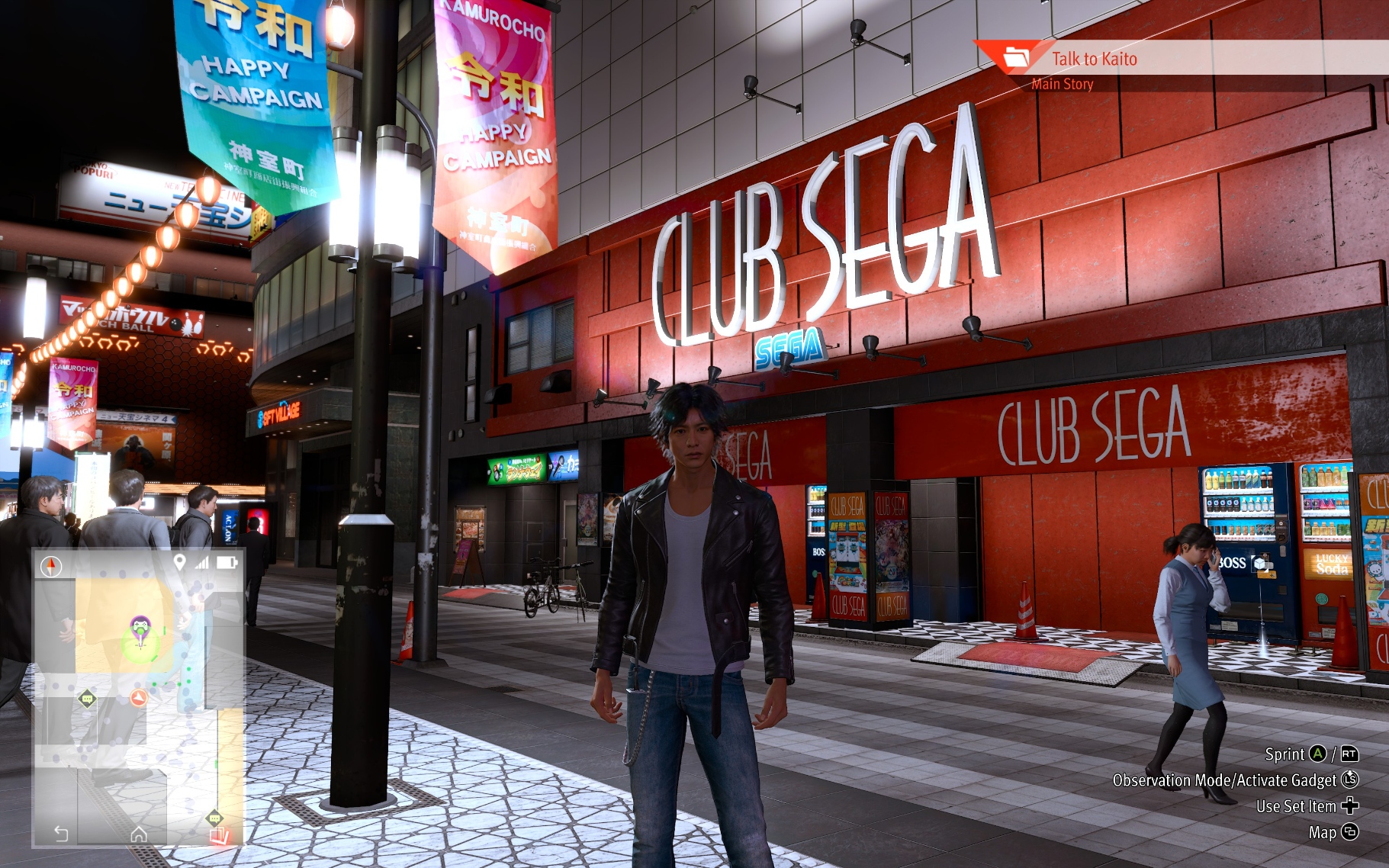Click the red folder Main Story icon

pyautogui.click(x=1016, y=56)
